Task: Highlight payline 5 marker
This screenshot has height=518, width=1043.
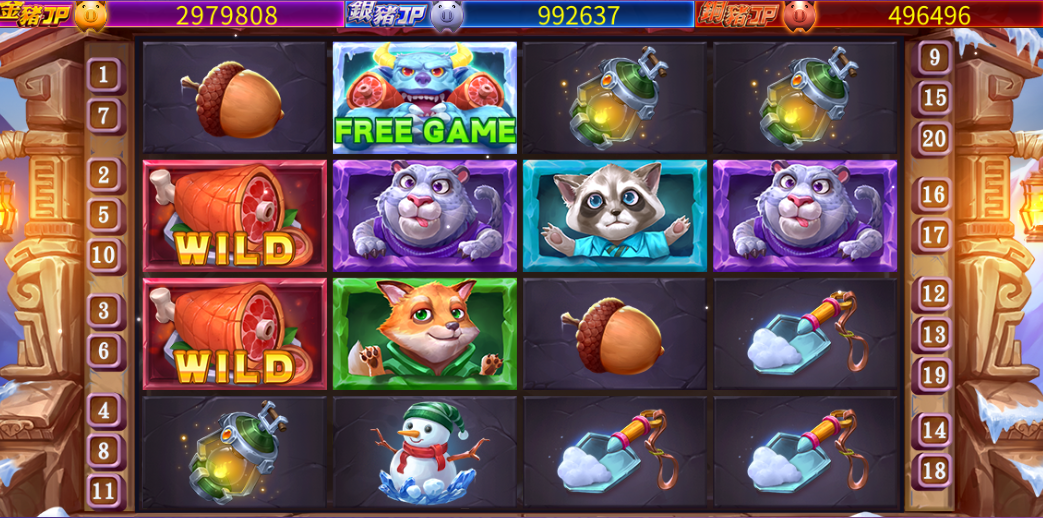Action: coord(105,214)
